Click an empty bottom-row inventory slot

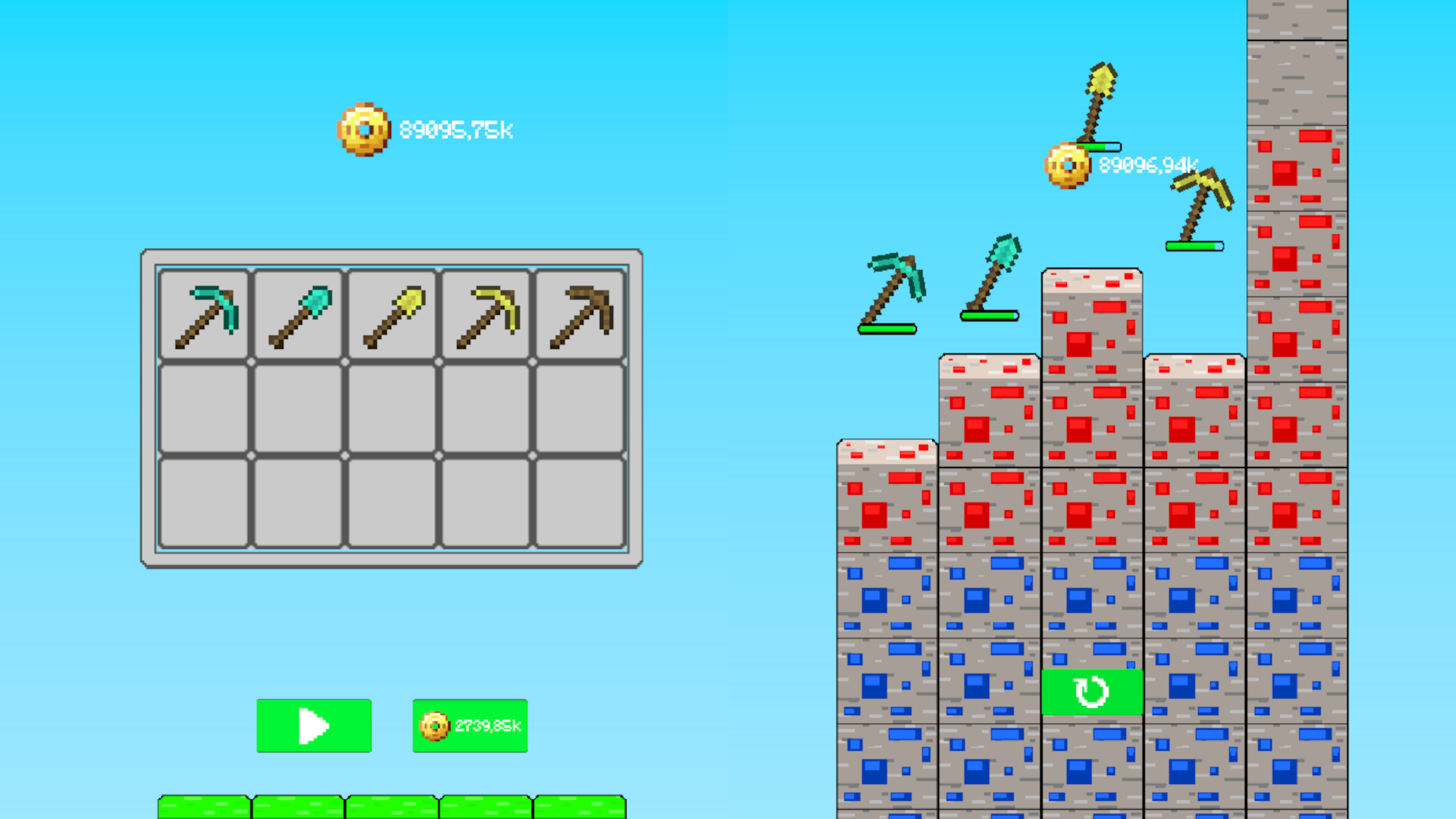click(x=391, y=500)
